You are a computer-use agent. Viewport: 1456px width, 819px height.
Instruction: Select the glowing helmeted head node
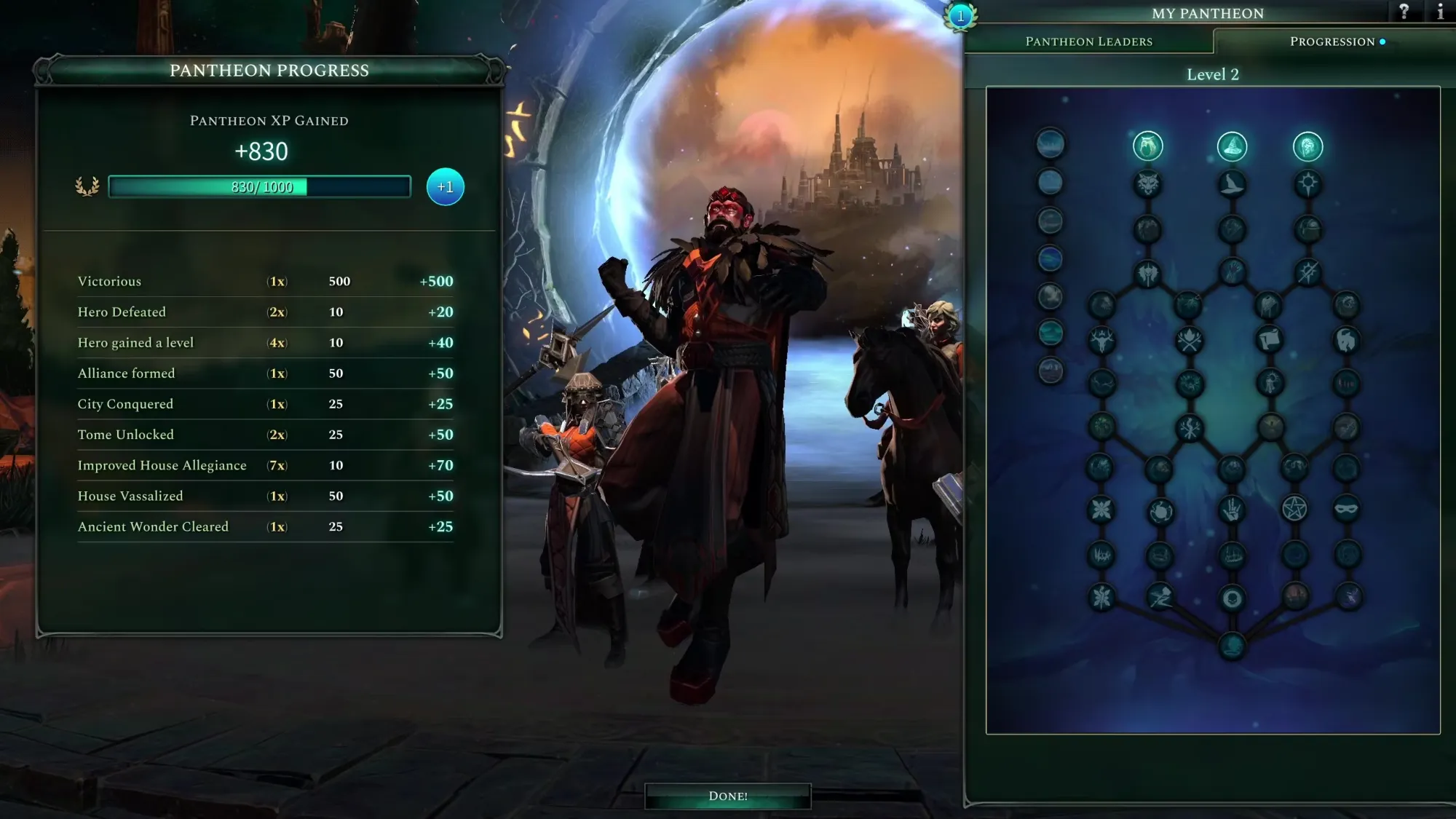(1307, 147)
